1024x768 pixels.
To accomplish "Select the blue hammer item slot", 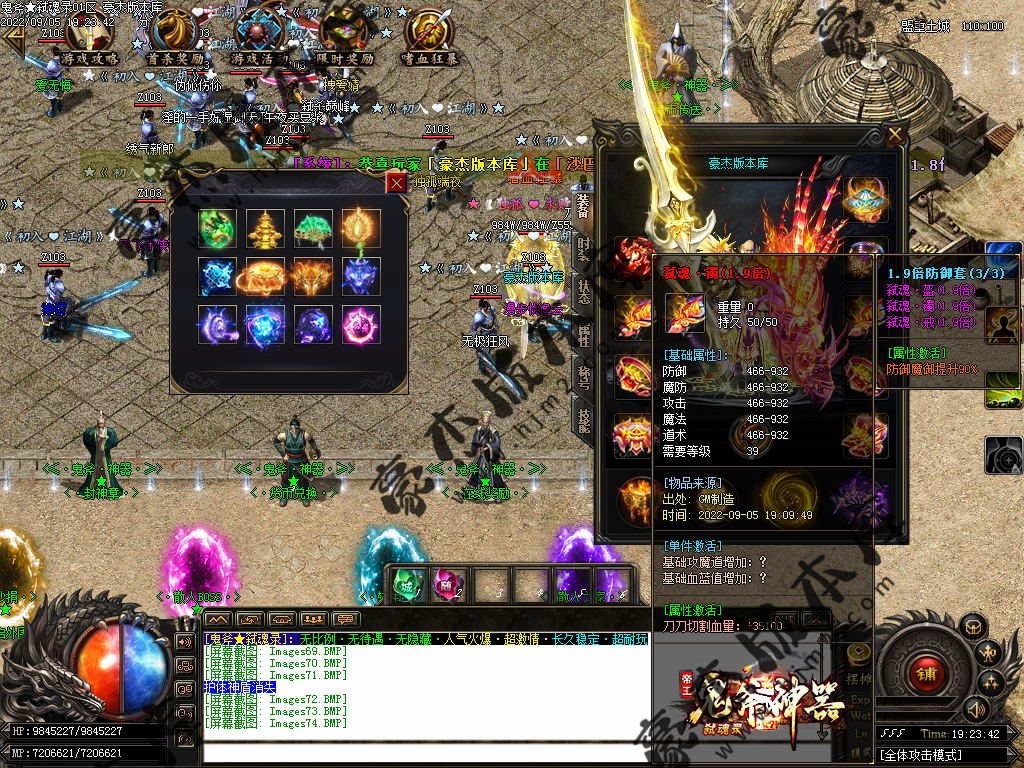I will click(217, 277).
